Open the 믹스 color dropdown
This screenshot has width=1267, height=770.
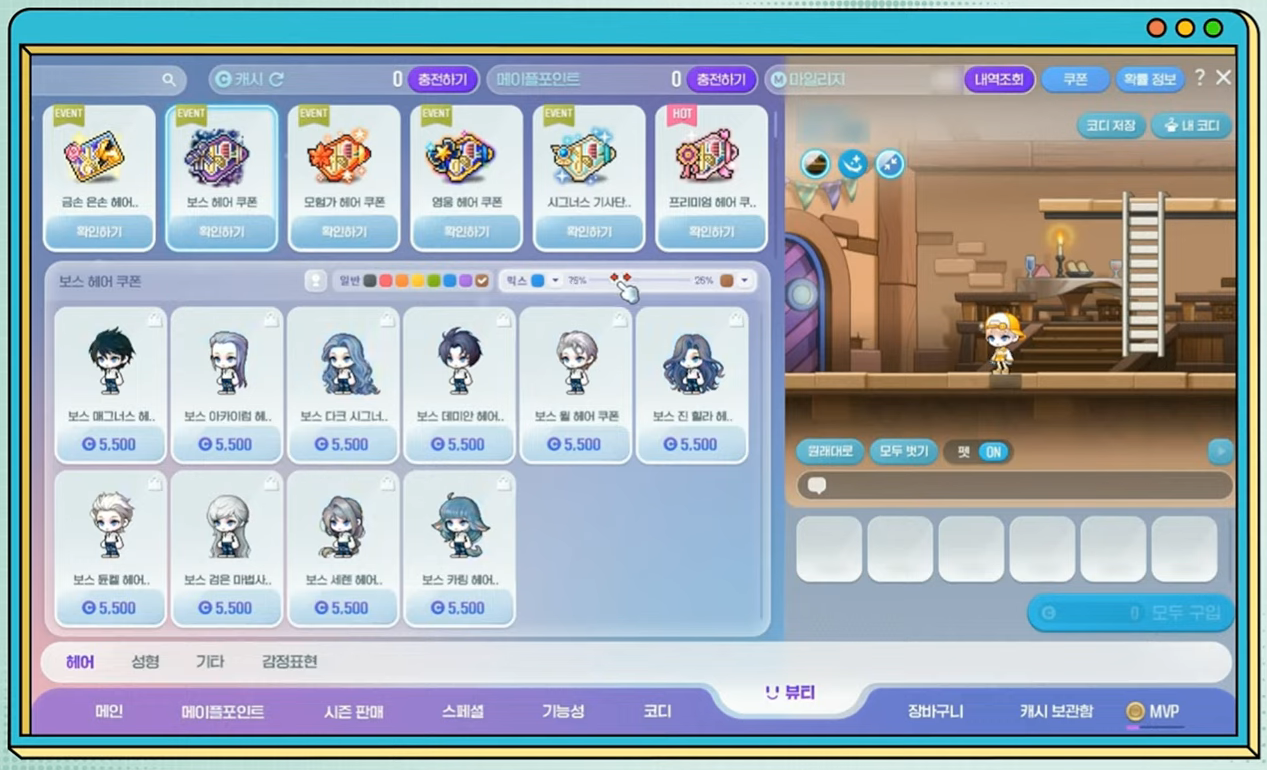[x=555, y=281]
